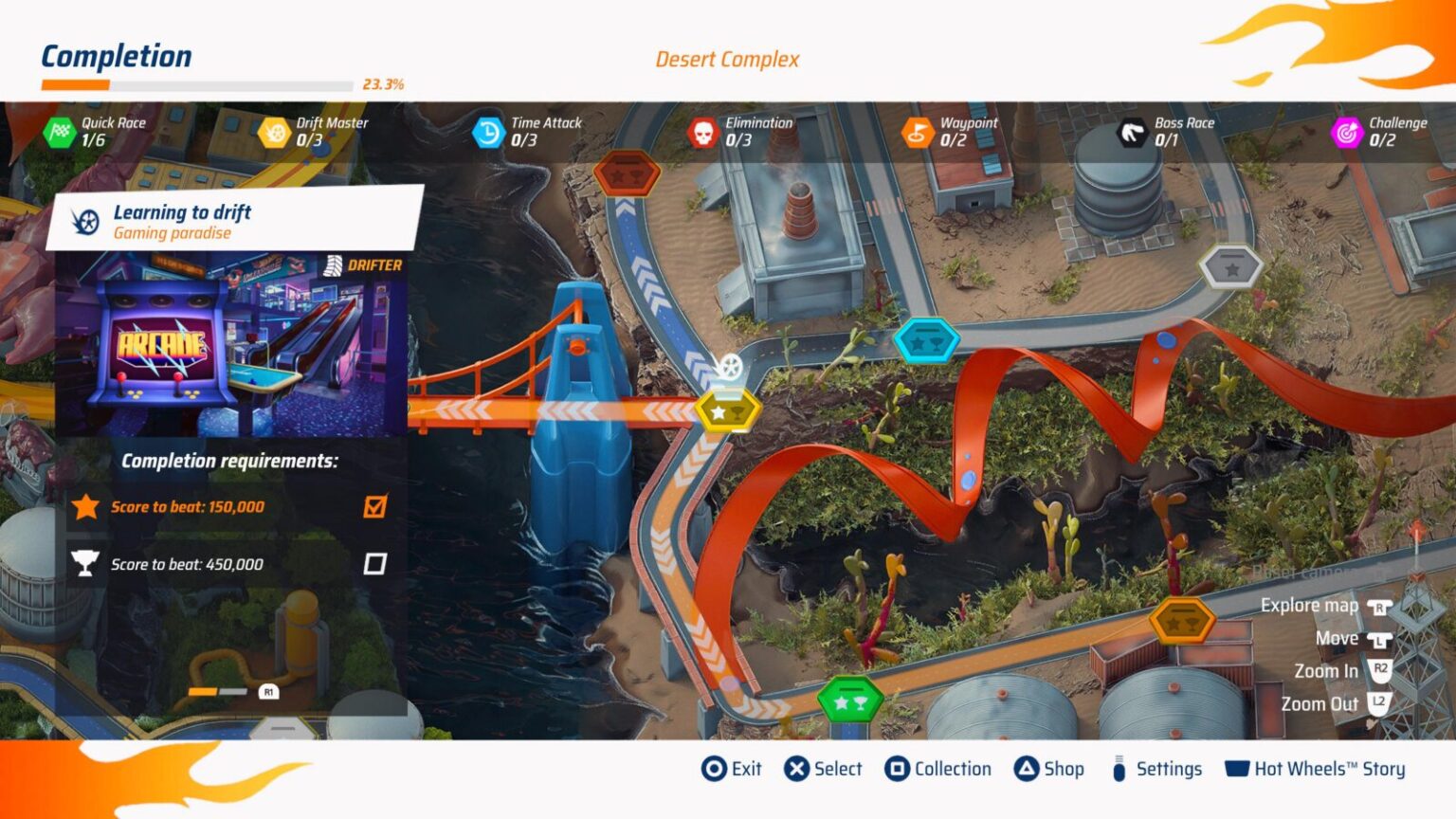Click the 23.3% completion progress bar
Screen dimensions: 1456x819
coord(199,83)
